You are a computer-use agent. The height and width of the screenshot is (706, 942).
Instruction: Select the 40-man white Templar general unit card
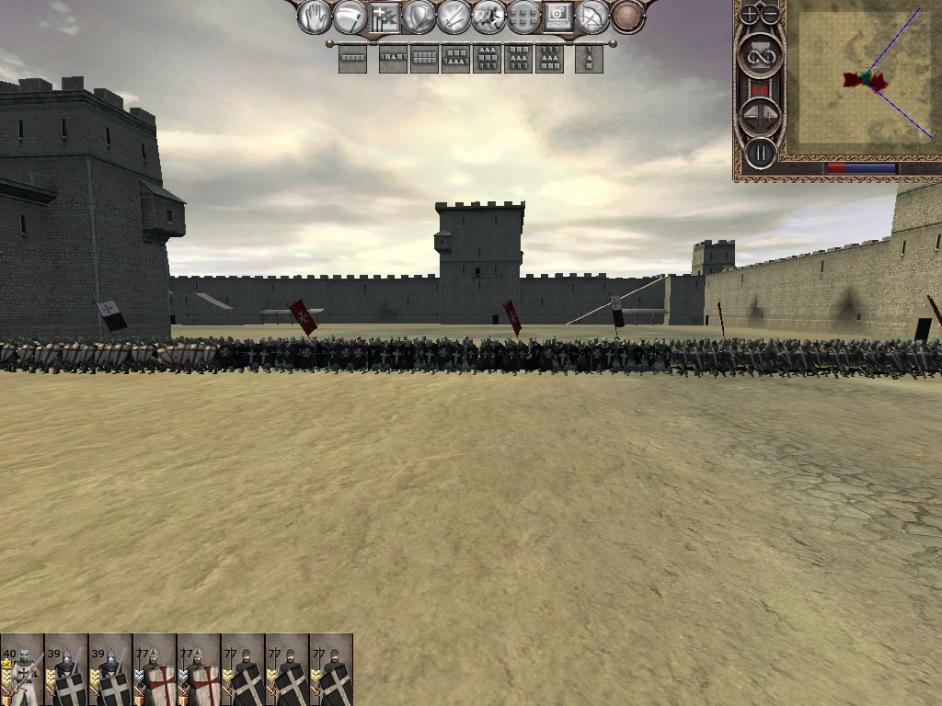click(21, 670)
